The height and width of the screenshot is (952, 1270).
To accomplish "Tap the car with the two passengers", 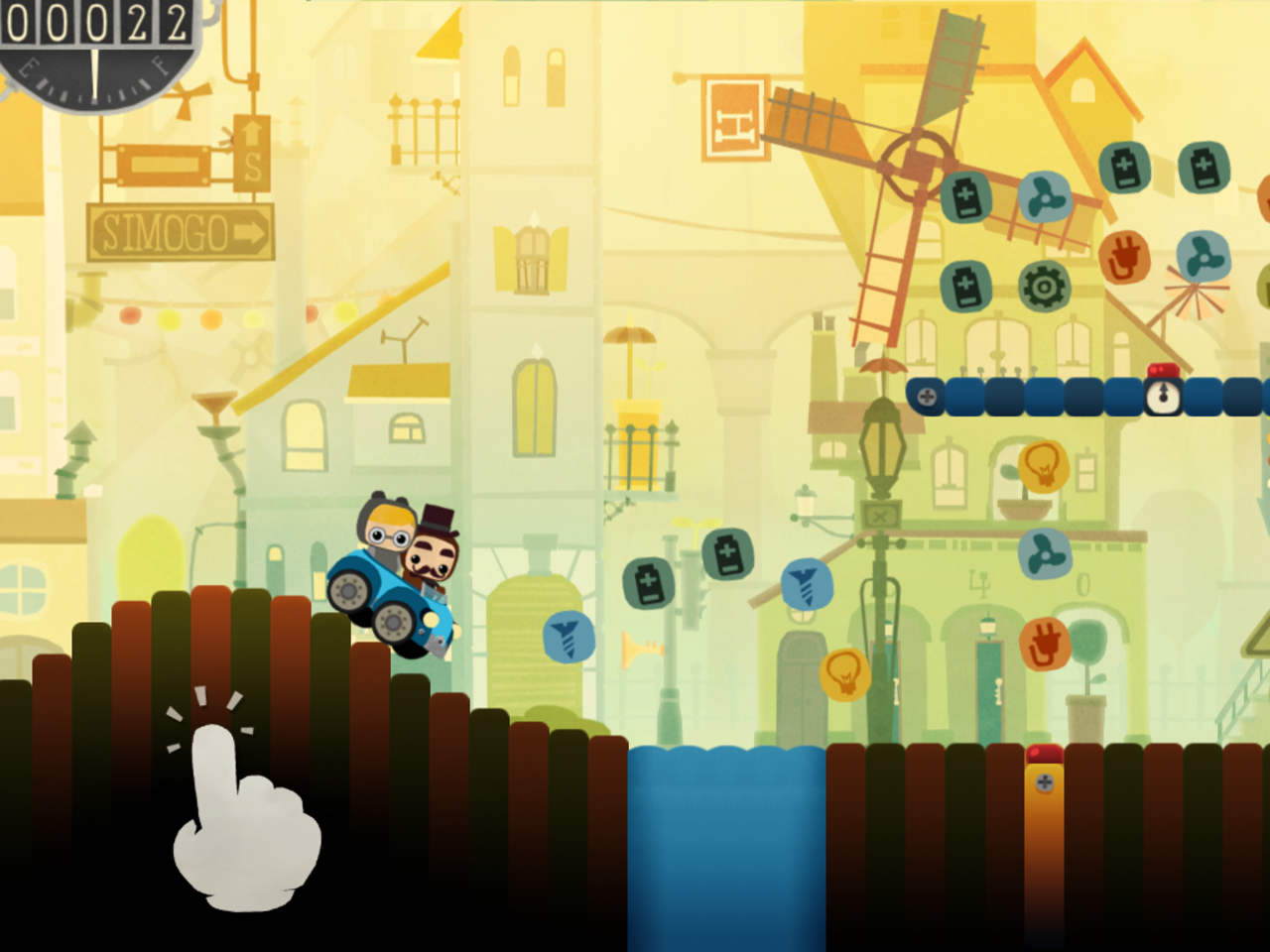I will [397, 575].
